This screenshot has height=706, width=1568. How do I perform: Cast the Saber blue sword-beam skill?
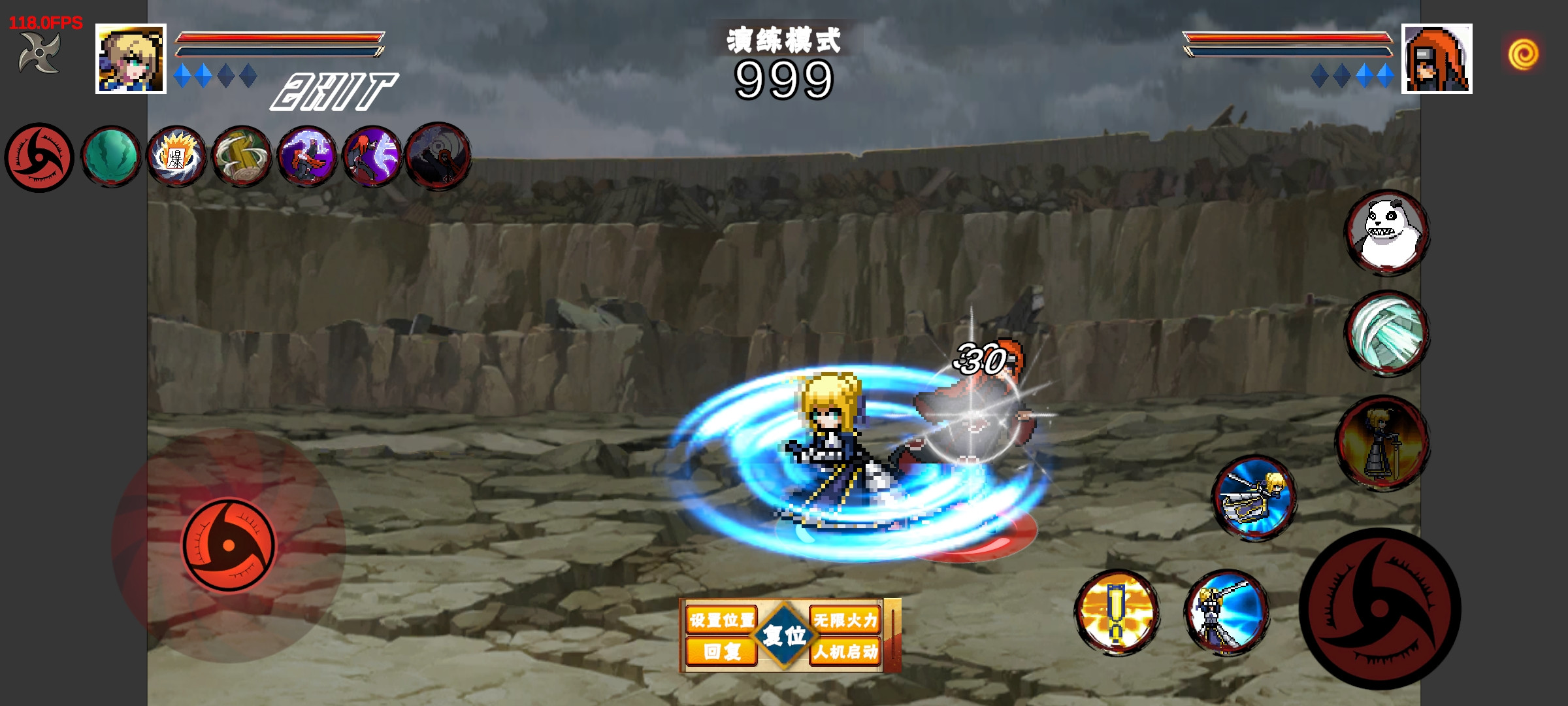1226,612
